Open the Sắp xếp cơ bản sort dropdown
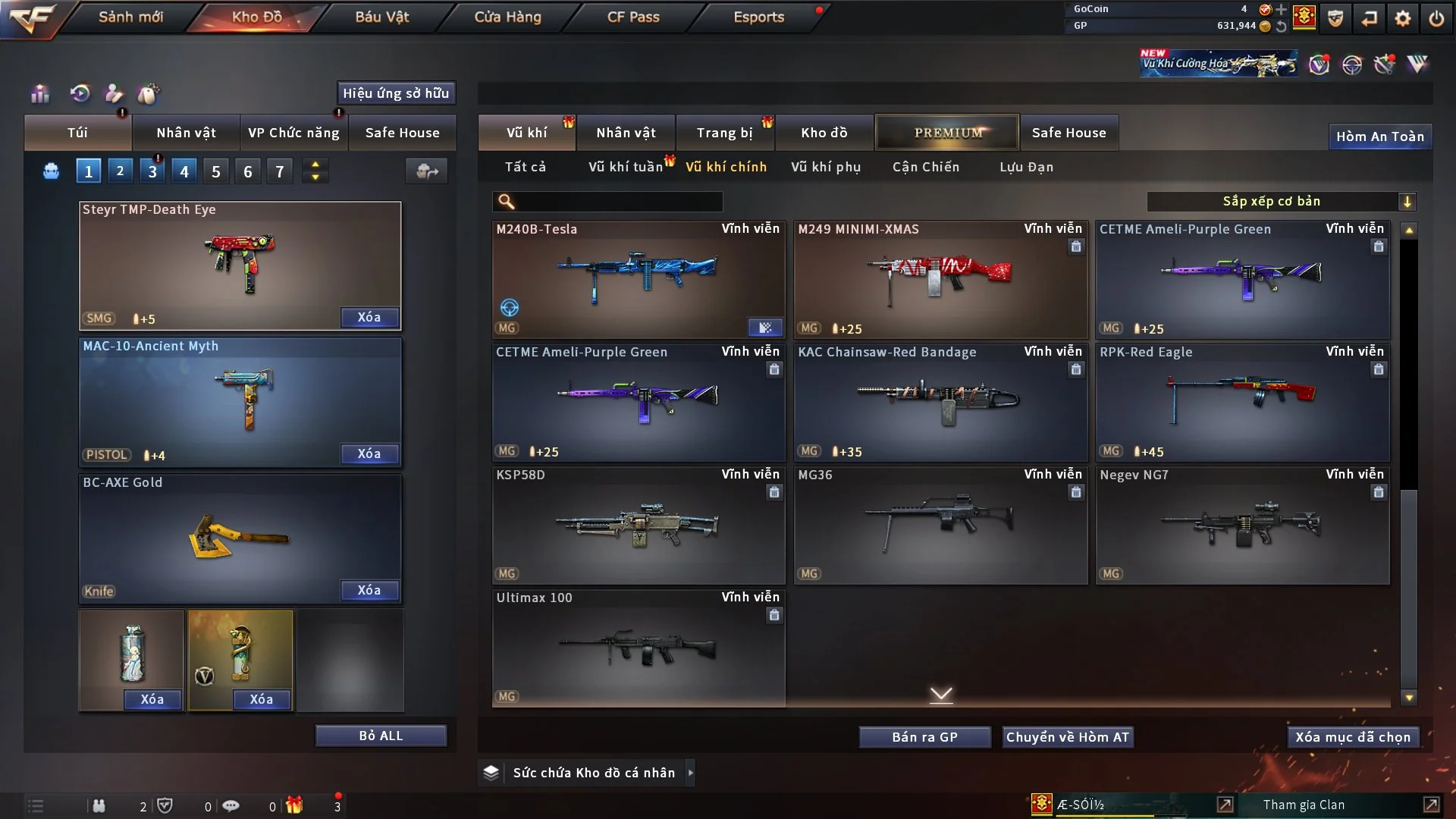The width and height of the screenshot is (1456, 819). [x=1281, y=201]
